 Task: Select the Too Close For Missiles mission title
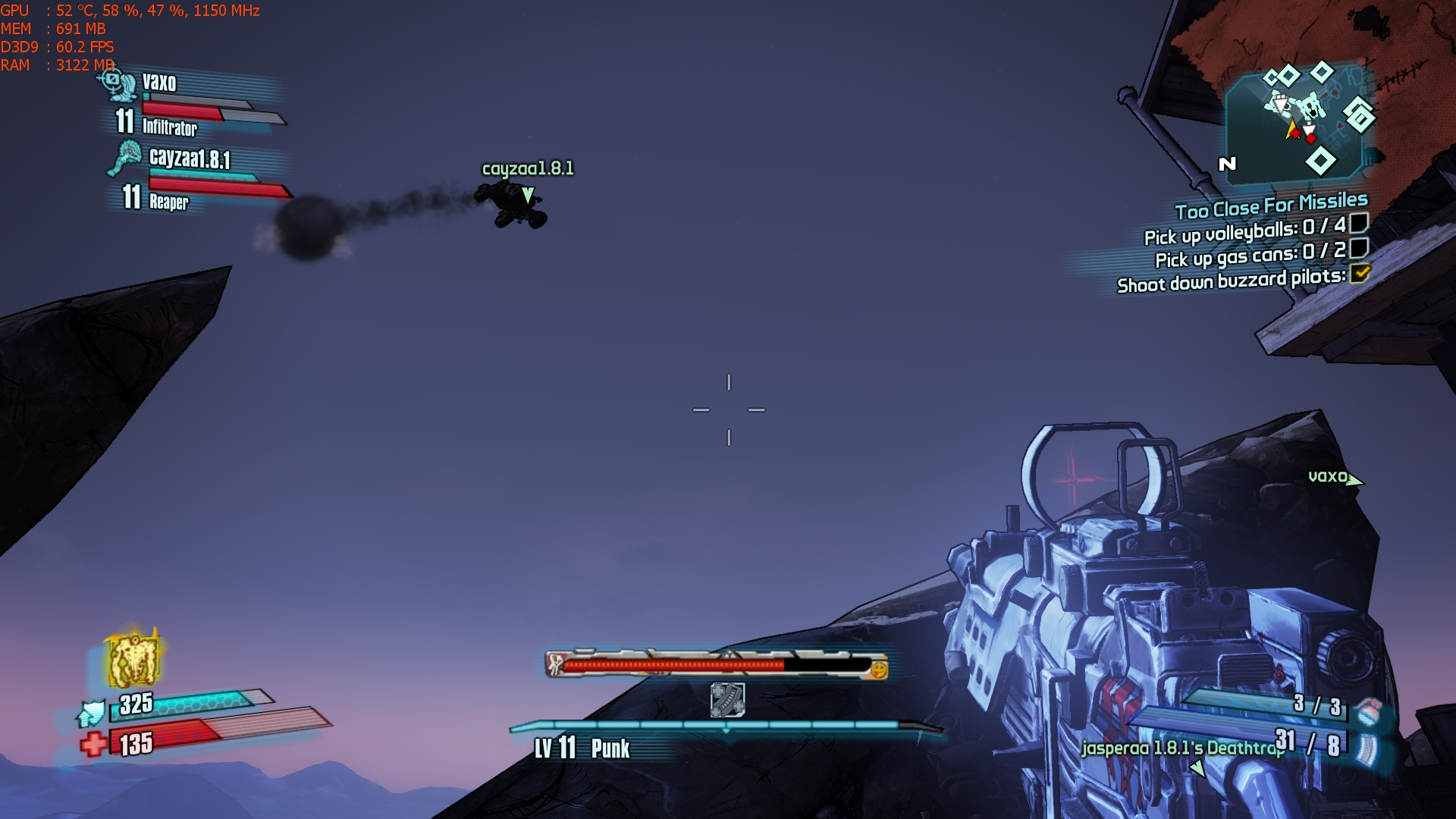point(1271,205)
